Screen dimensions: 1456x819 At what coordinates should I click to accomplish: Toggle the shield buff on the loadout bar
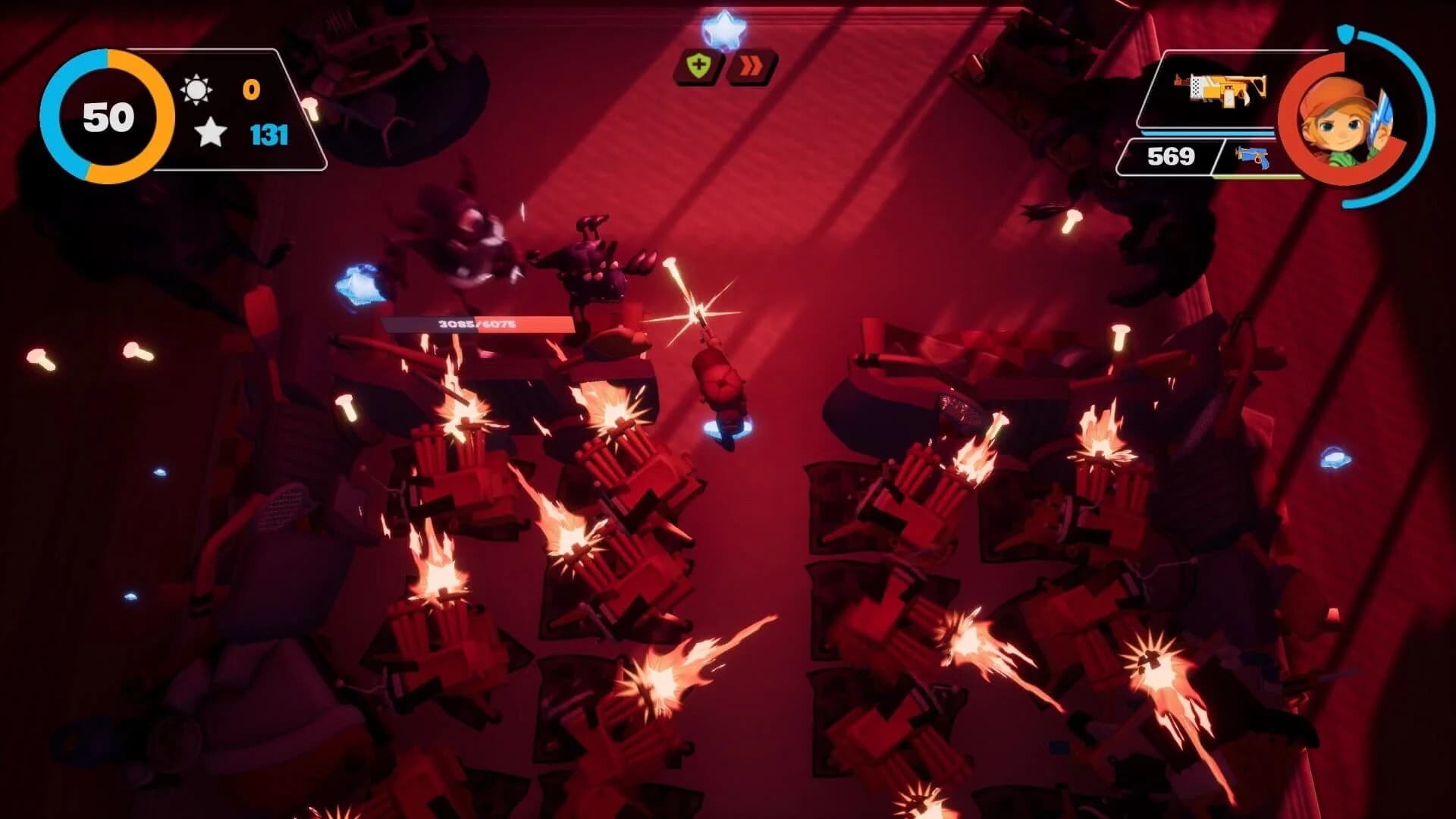[x=698, y=67]
